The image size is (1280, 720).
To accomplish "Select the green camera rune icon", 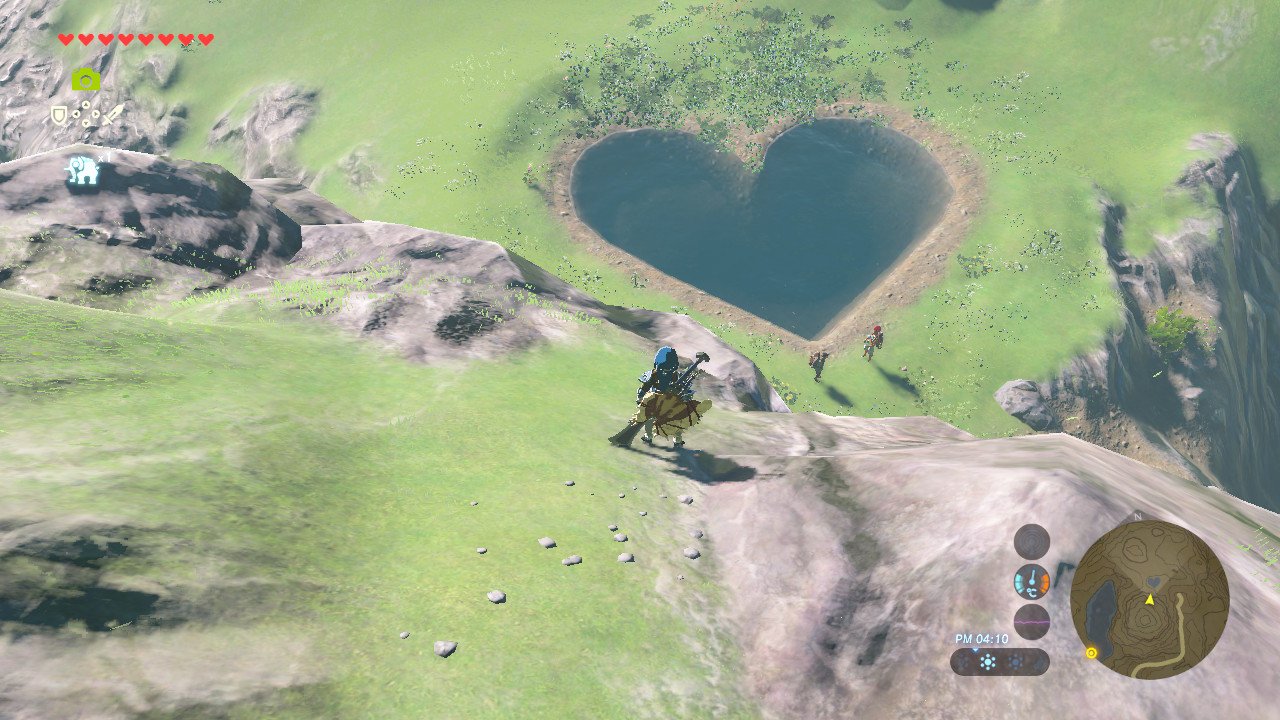I will coord(86,80).
